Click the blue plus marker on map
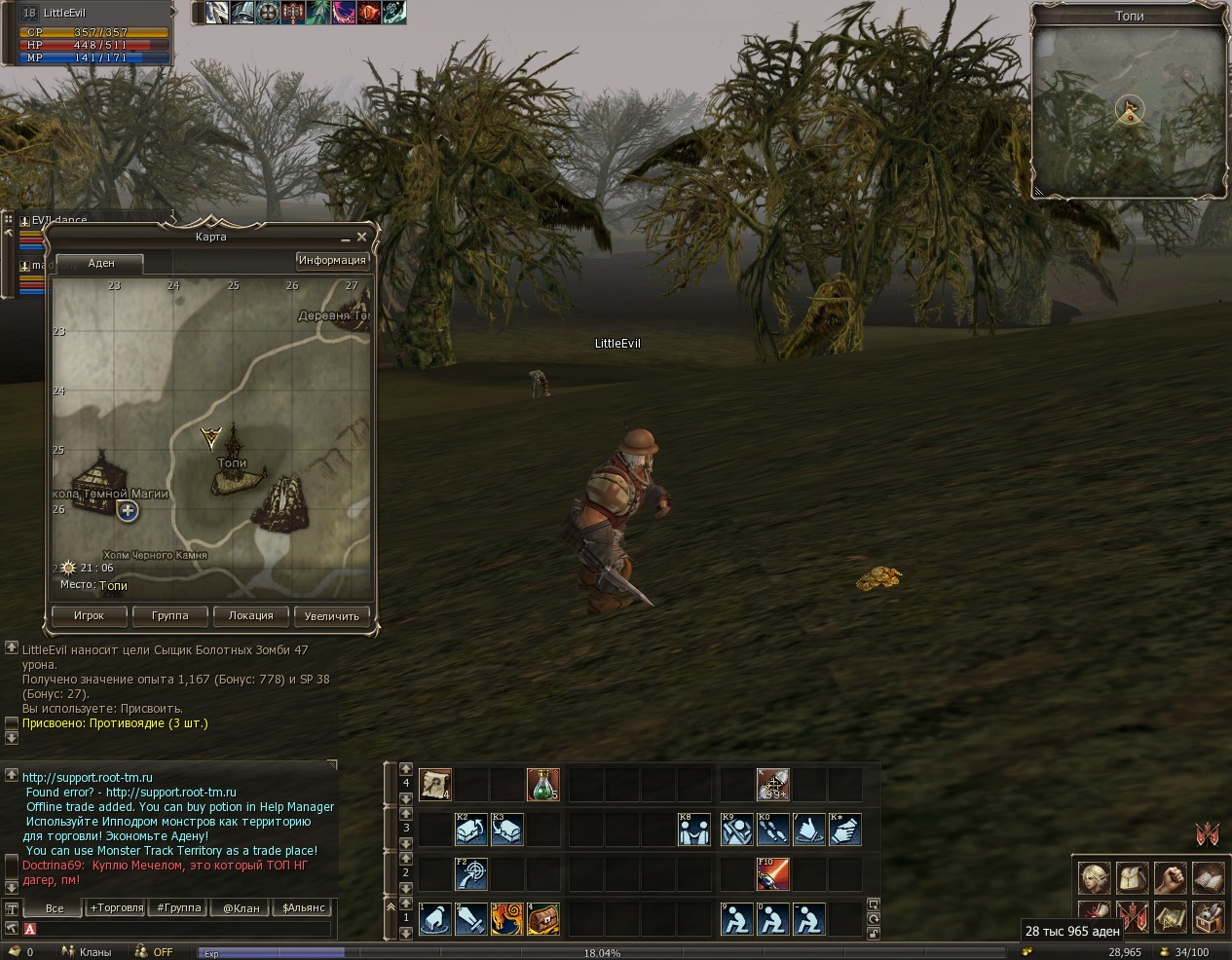The image size is (1232, 960). click(x=128, y=510)
